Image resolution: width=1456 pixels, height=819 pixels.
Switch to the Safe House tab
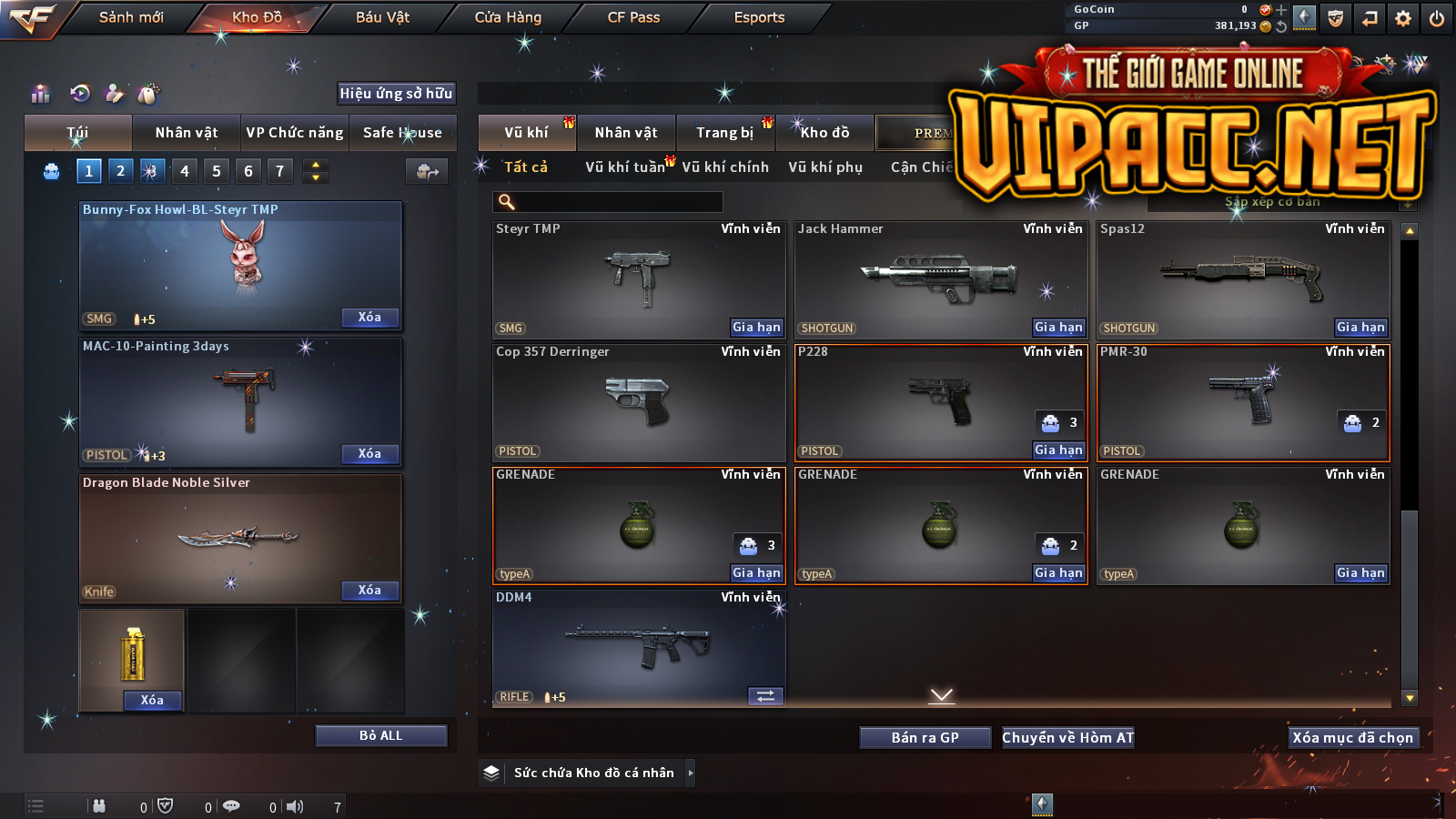[402, 133]
